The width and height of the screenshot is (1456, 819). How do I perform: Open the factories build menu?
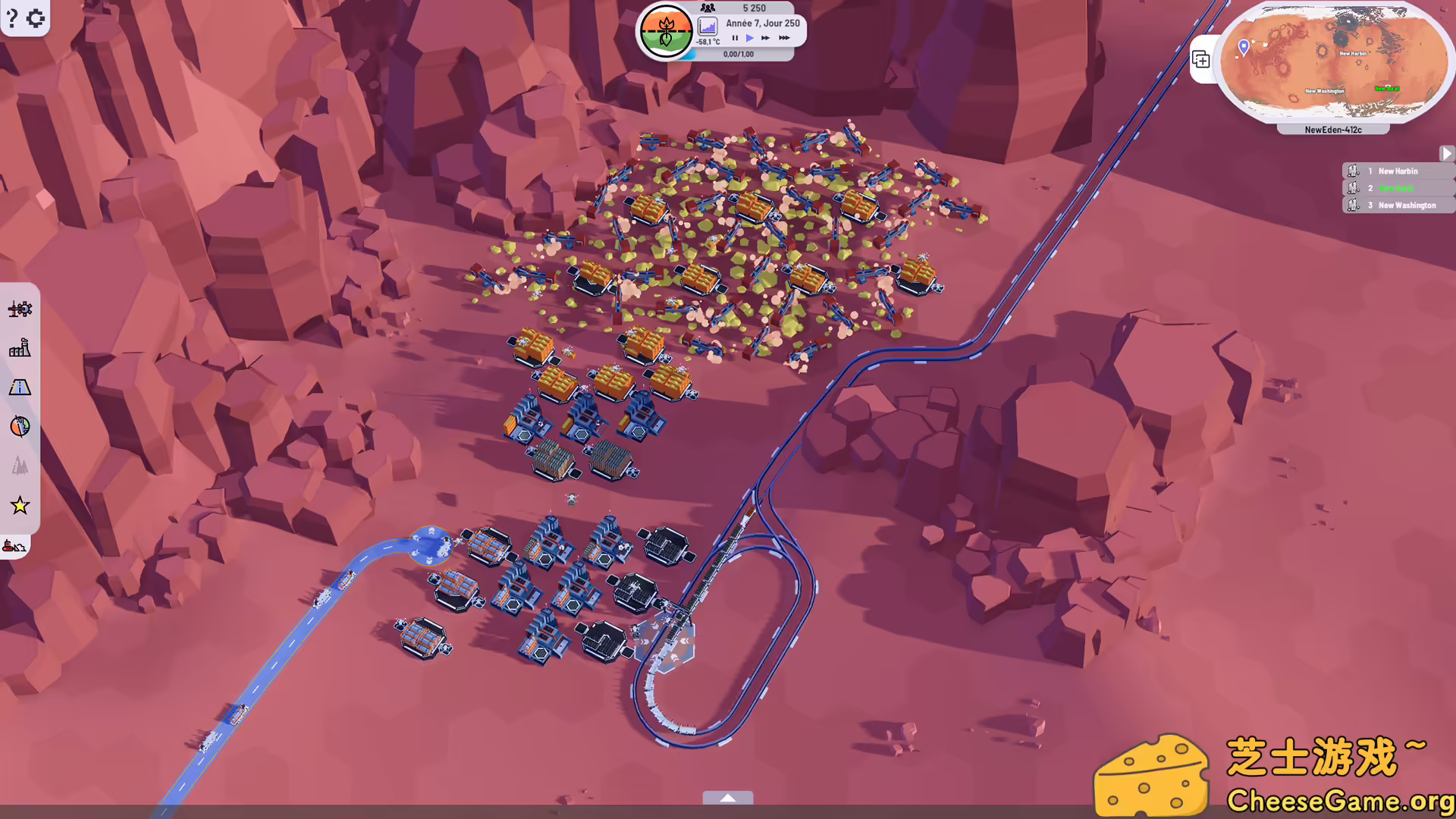click(20, 348)
